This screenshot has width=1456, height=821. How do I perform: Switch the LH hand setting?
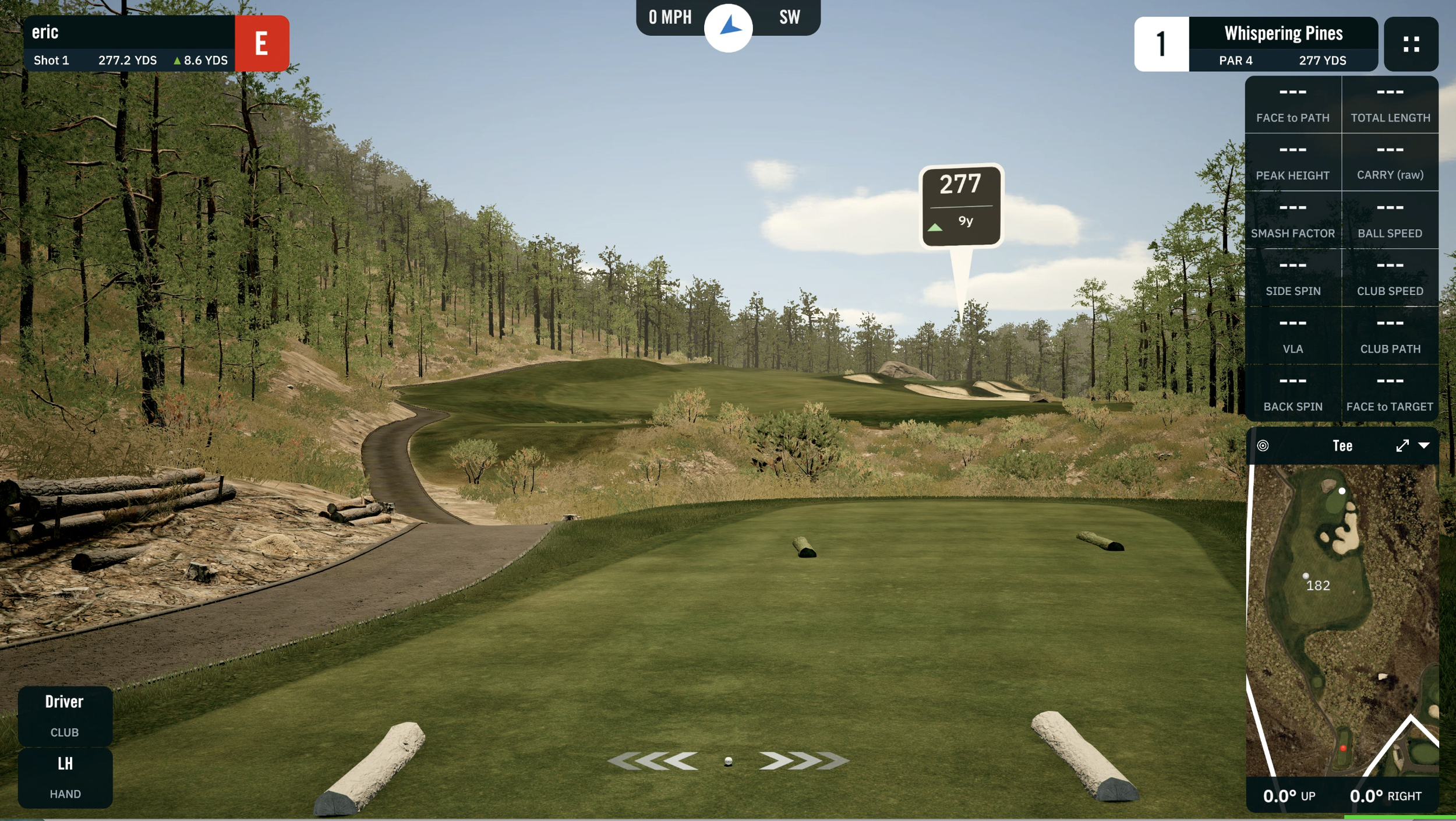pos(65,777)
